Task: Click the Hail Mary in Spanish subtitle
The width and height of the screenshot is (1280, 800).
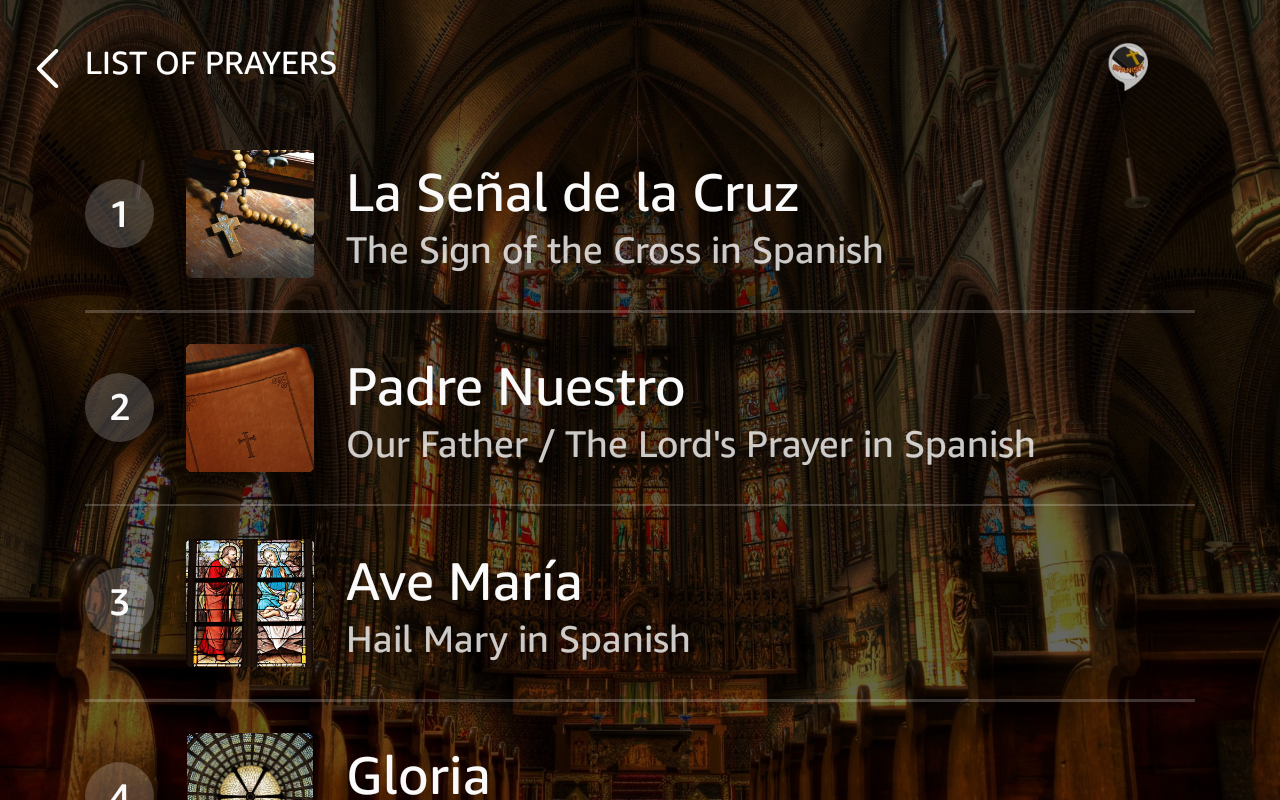Action: coord(519,639)
